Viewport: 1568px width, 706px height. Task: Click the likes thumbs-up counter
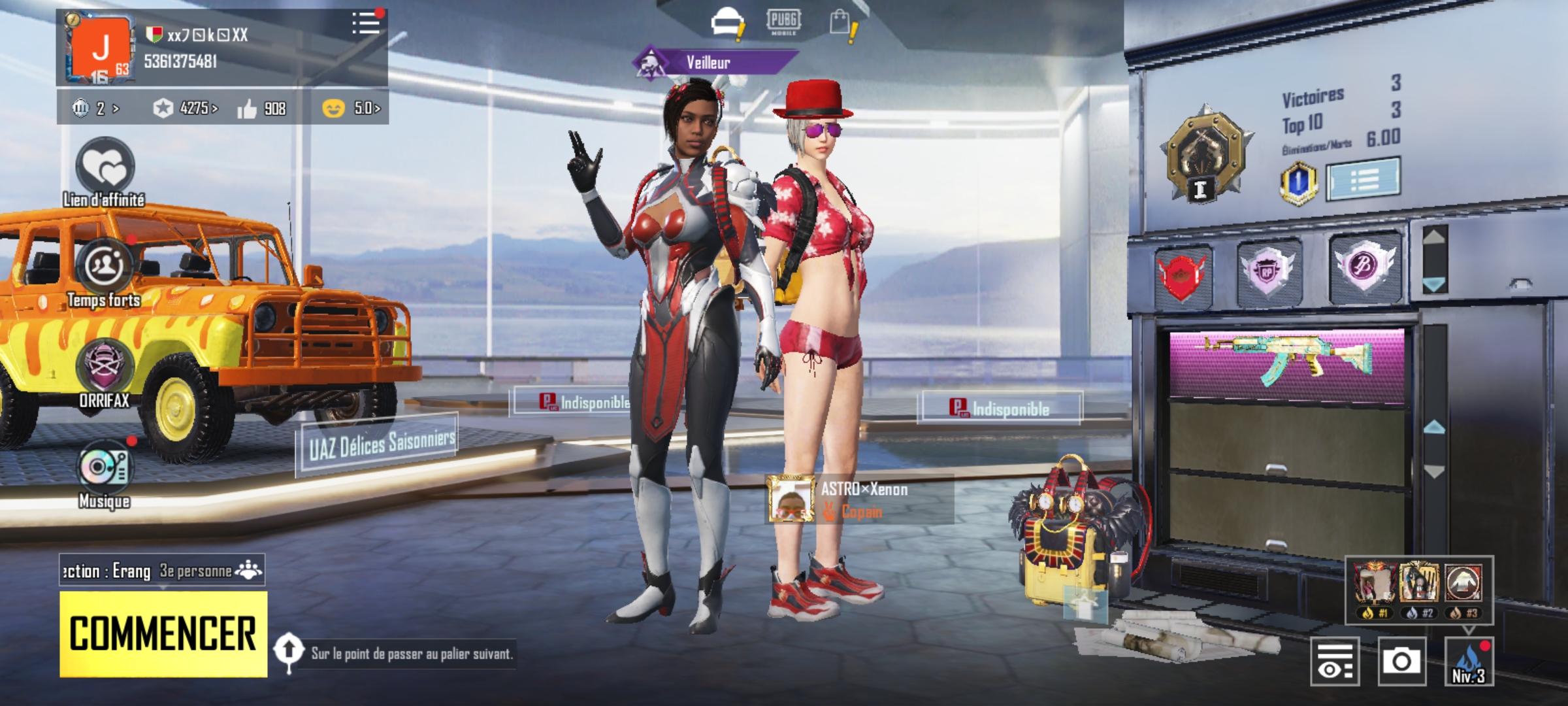(x=261, y=109)
